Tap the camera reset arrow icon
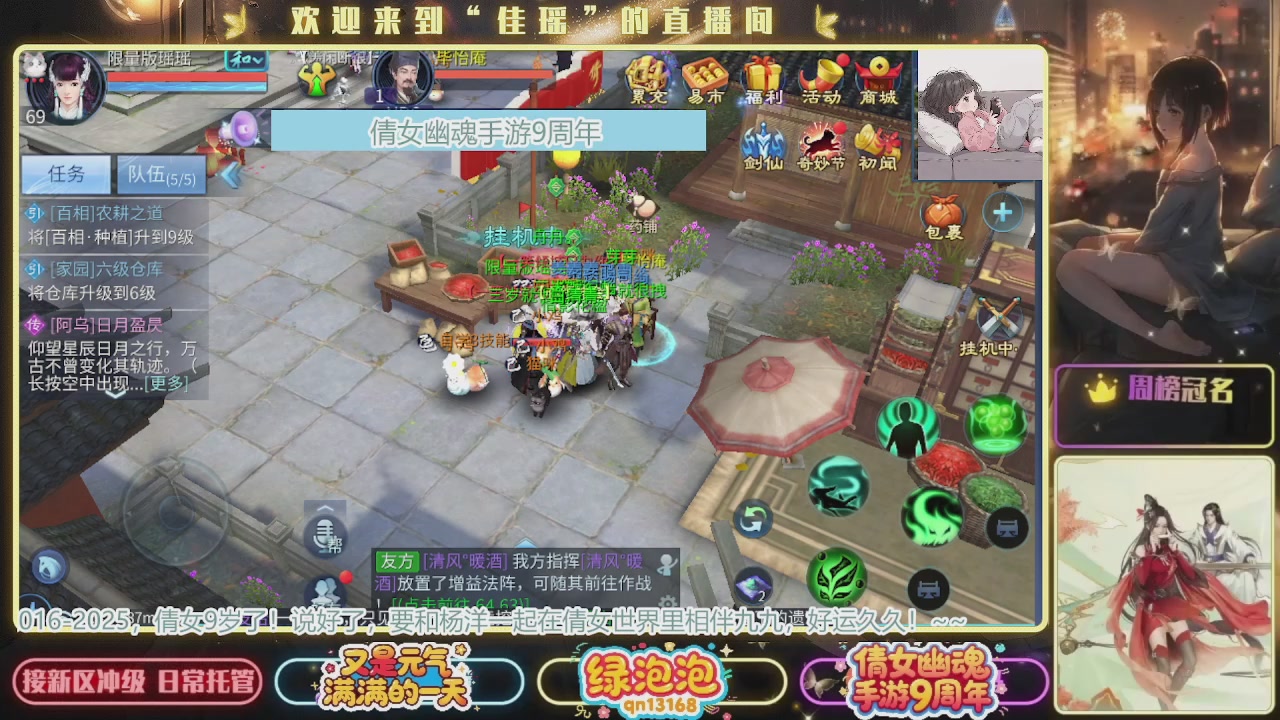 (753, 520)
